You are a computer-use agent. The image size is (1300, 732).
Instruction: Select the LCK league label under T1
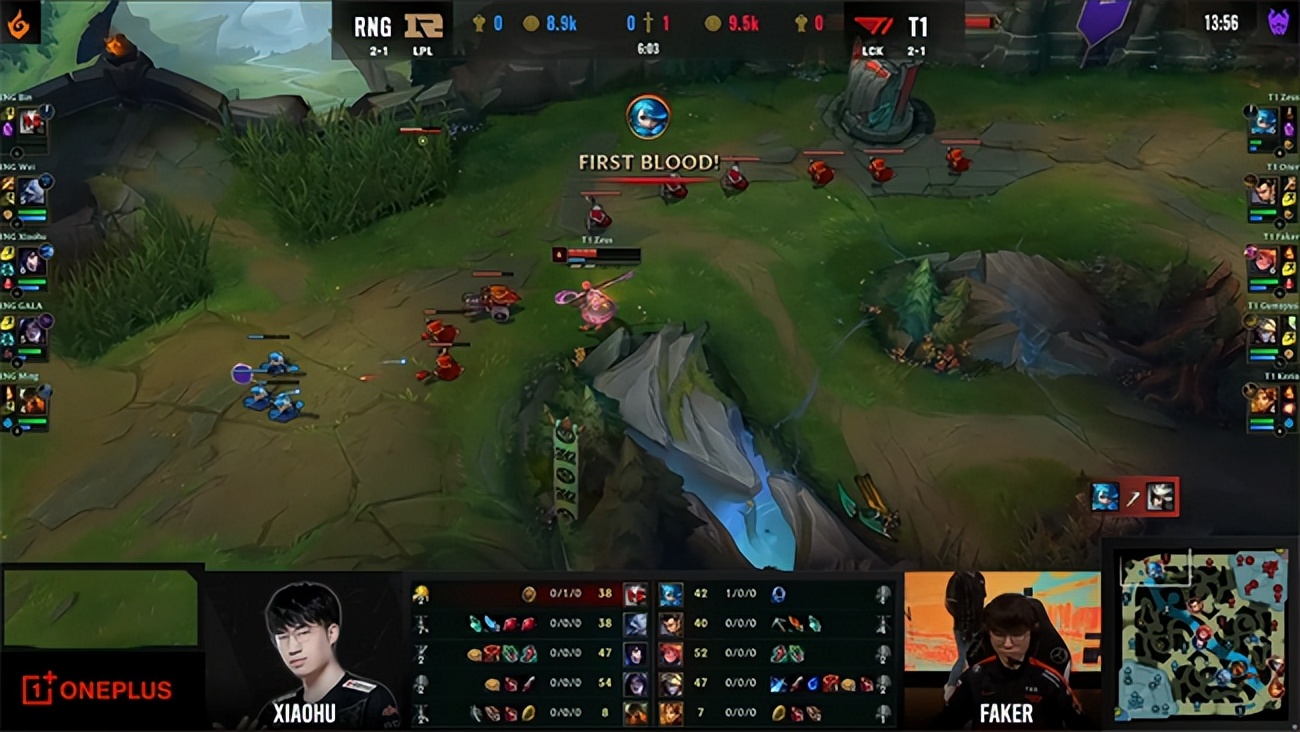click(x=874, y=51)
